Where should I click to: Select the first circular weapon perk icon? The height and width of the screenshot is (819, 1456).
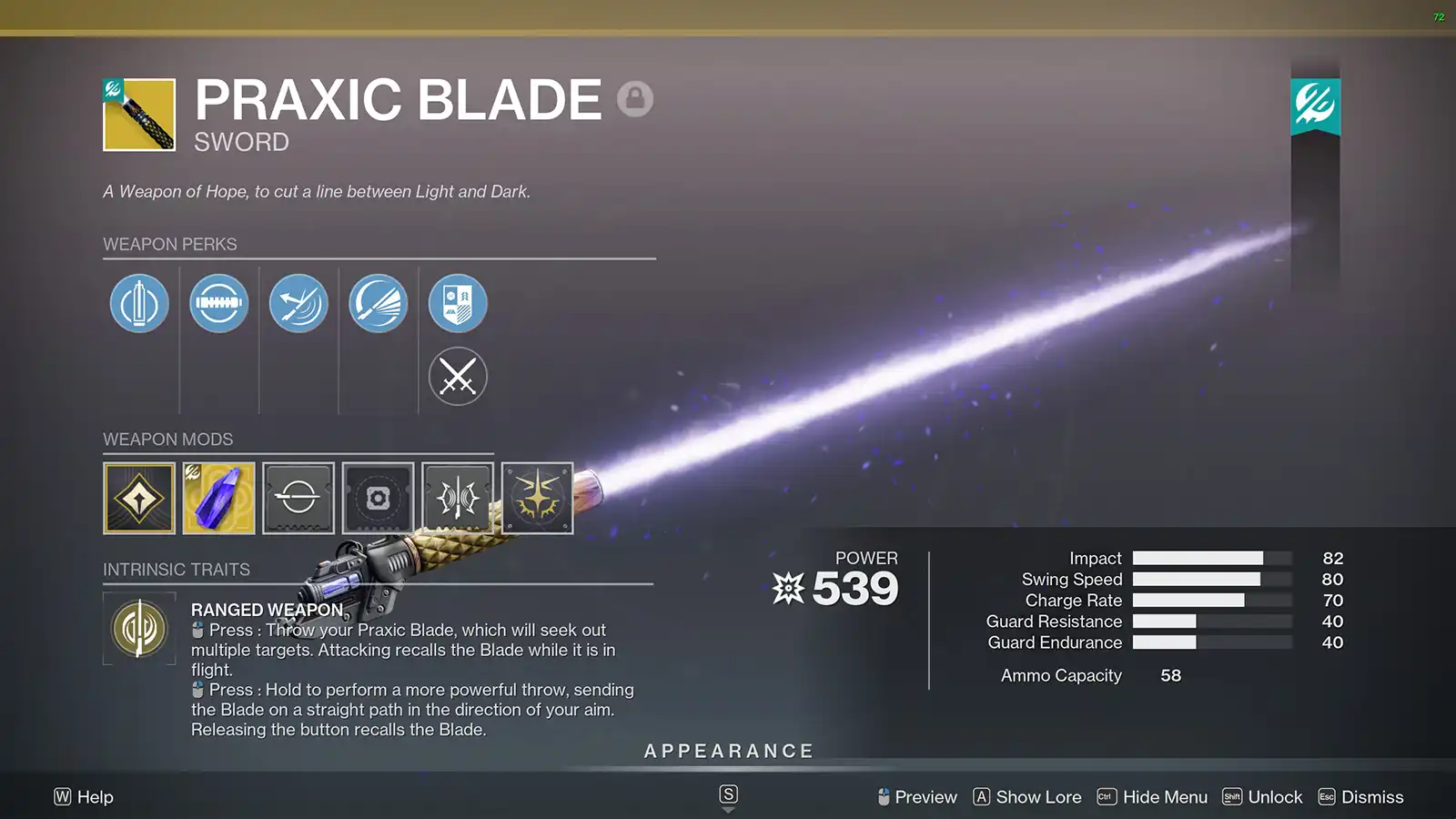pos(138,303)
